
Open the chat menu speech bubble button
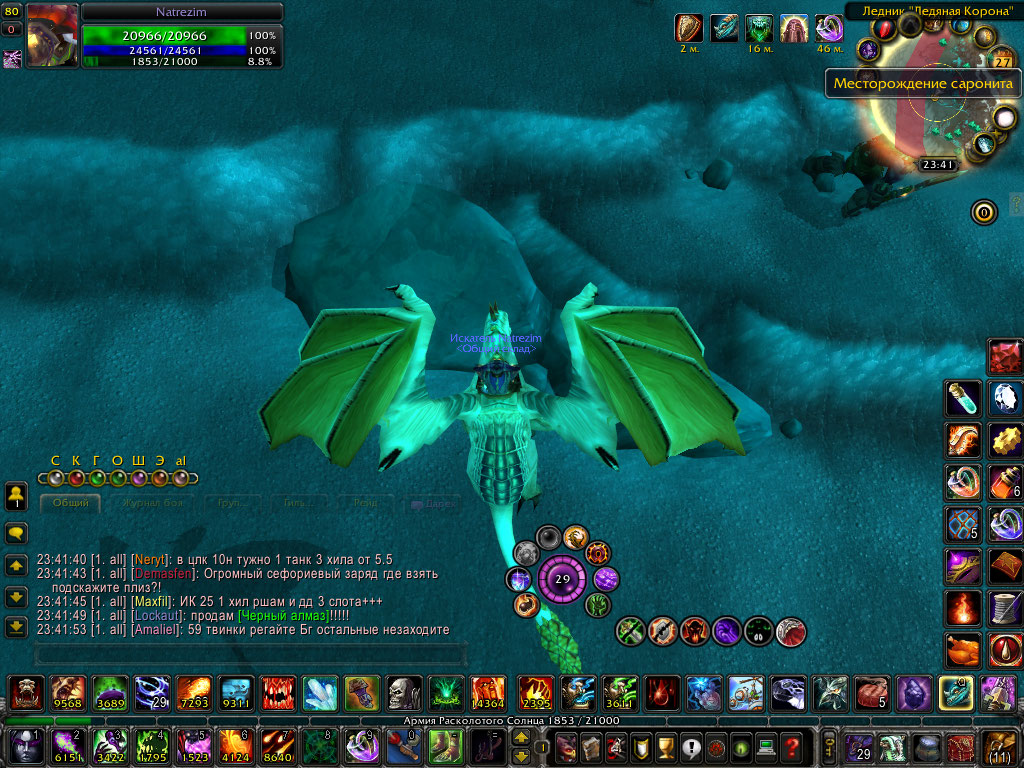tap(16, 532)
